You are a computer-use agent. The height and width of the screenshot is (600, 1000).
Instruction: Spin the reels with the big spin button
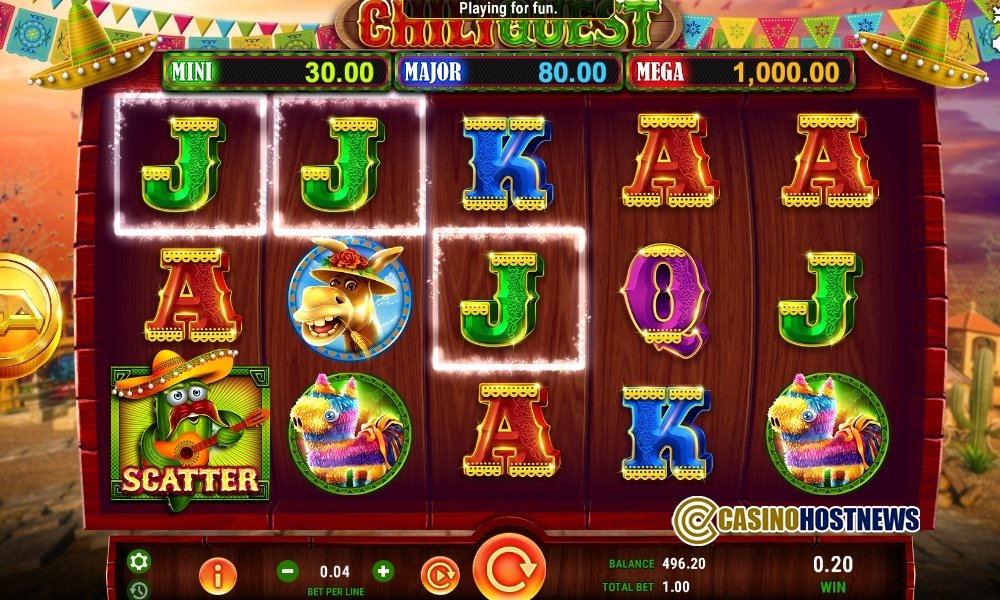point(509,570)
